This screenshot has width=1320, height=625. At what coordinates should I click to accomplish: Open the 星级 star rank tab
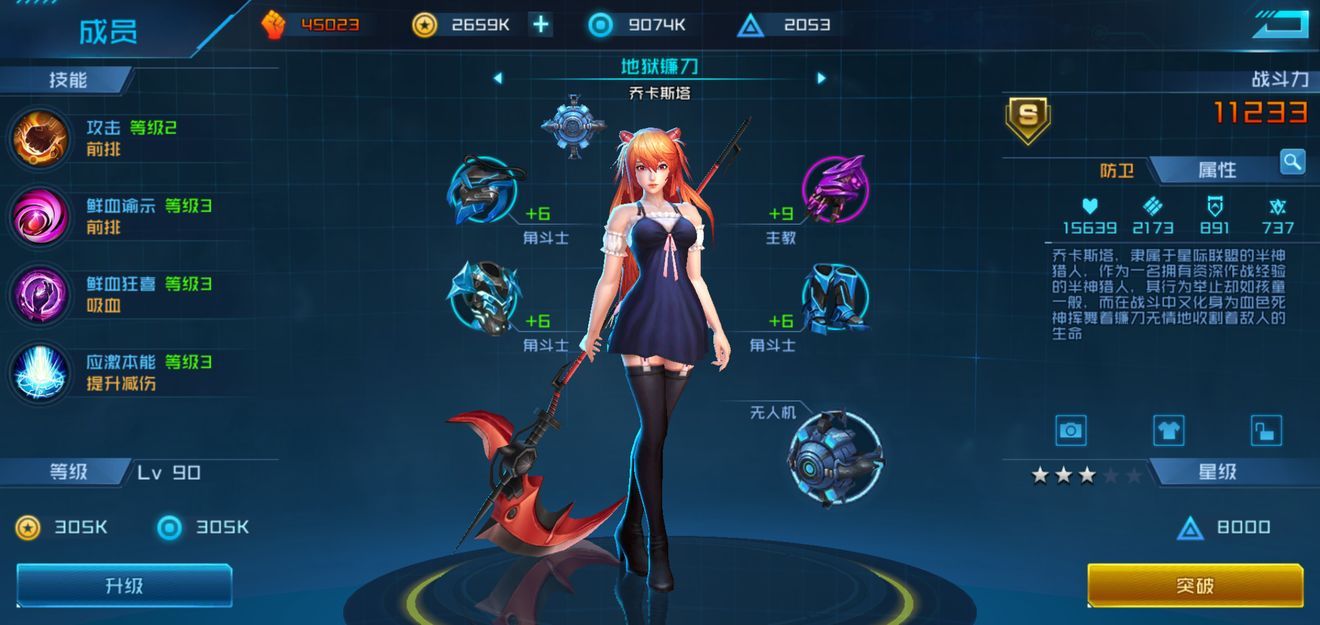click(x=1217, y=472)
